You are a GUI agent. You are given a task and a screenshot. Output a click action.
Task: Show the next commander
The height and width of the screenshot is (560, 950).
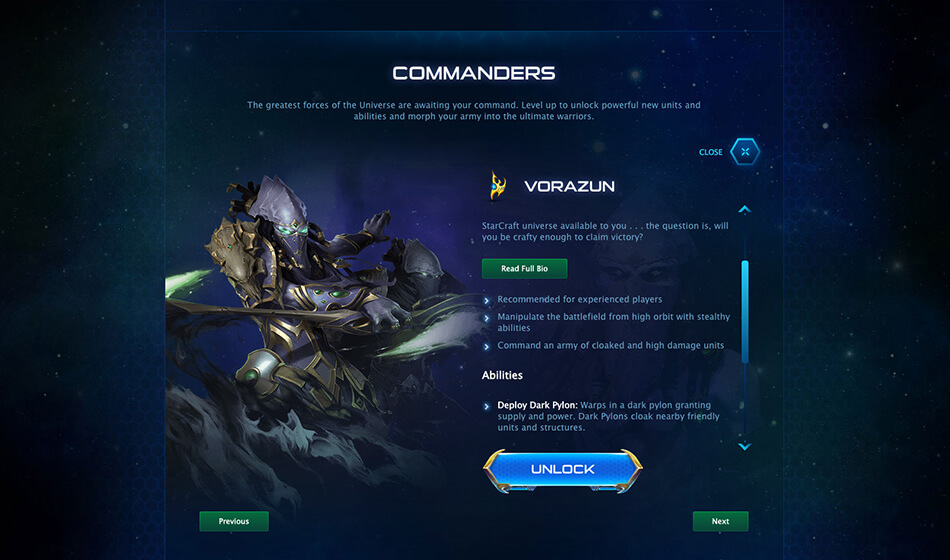click(720, 521)
